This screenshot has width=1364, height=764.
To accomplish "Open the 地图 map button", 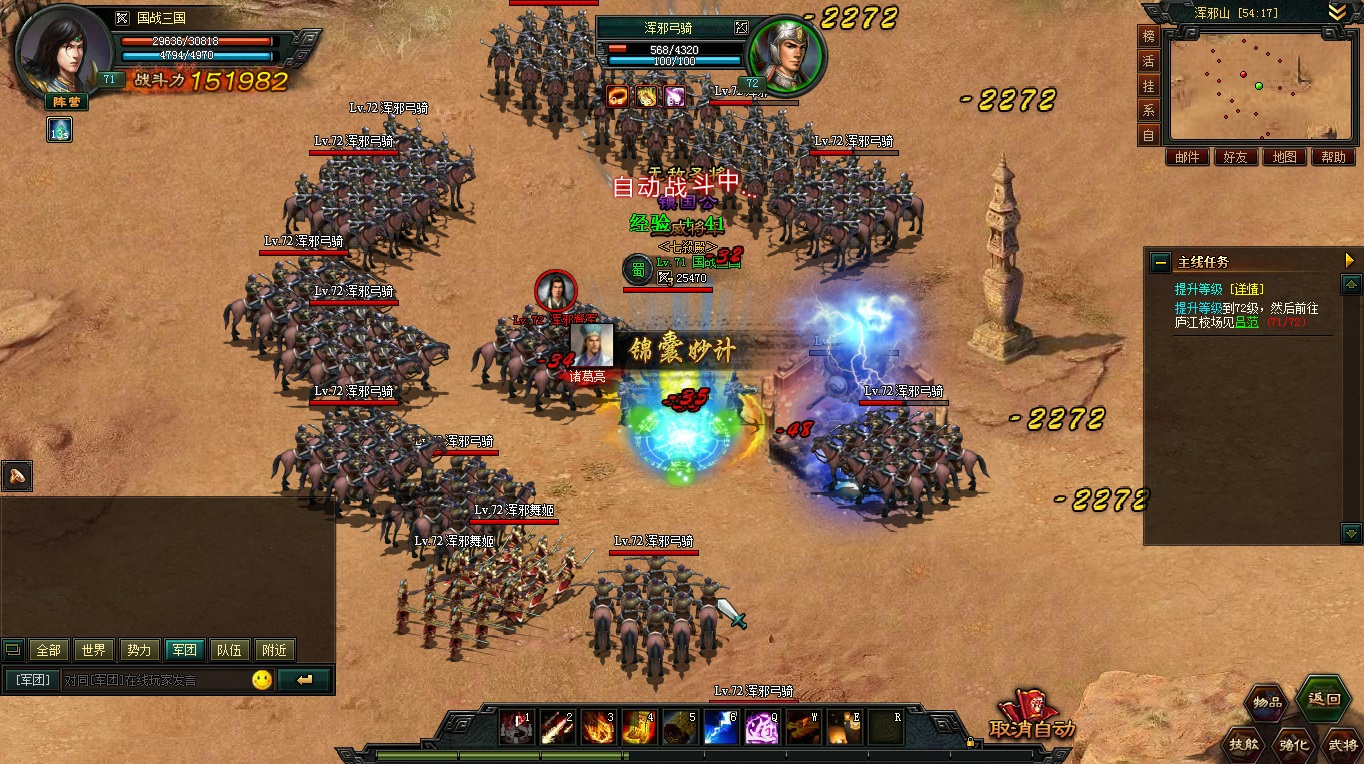I will (1284, 157).
